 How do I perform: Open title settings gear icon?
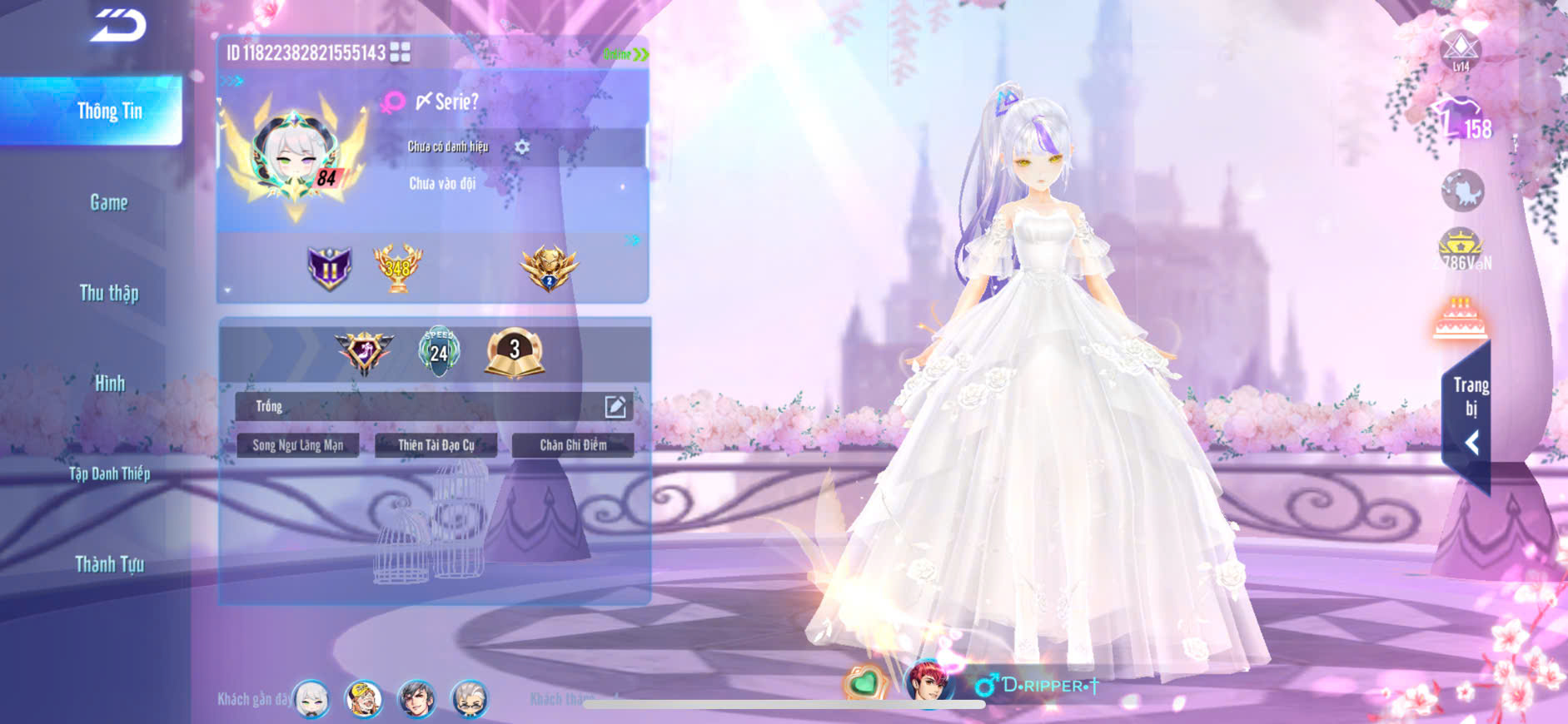click(522, 147)
